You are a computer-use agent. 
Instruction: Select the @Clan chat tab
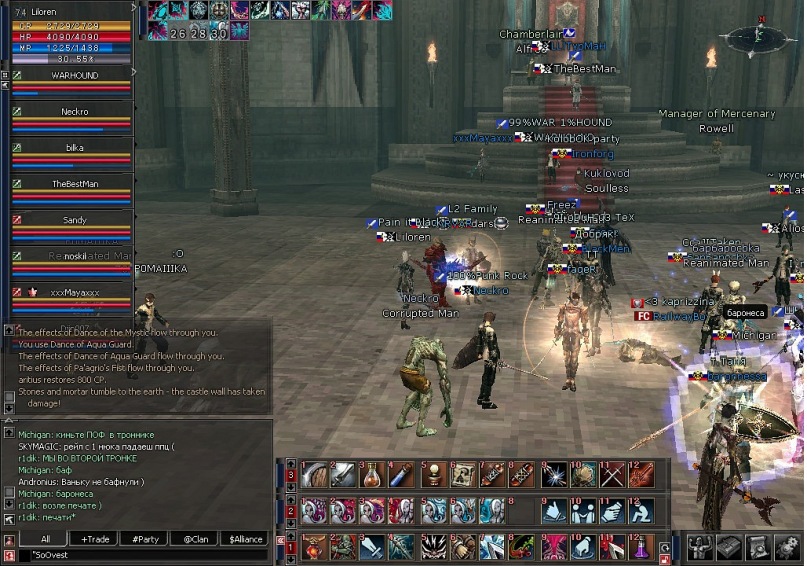[195, 538]
